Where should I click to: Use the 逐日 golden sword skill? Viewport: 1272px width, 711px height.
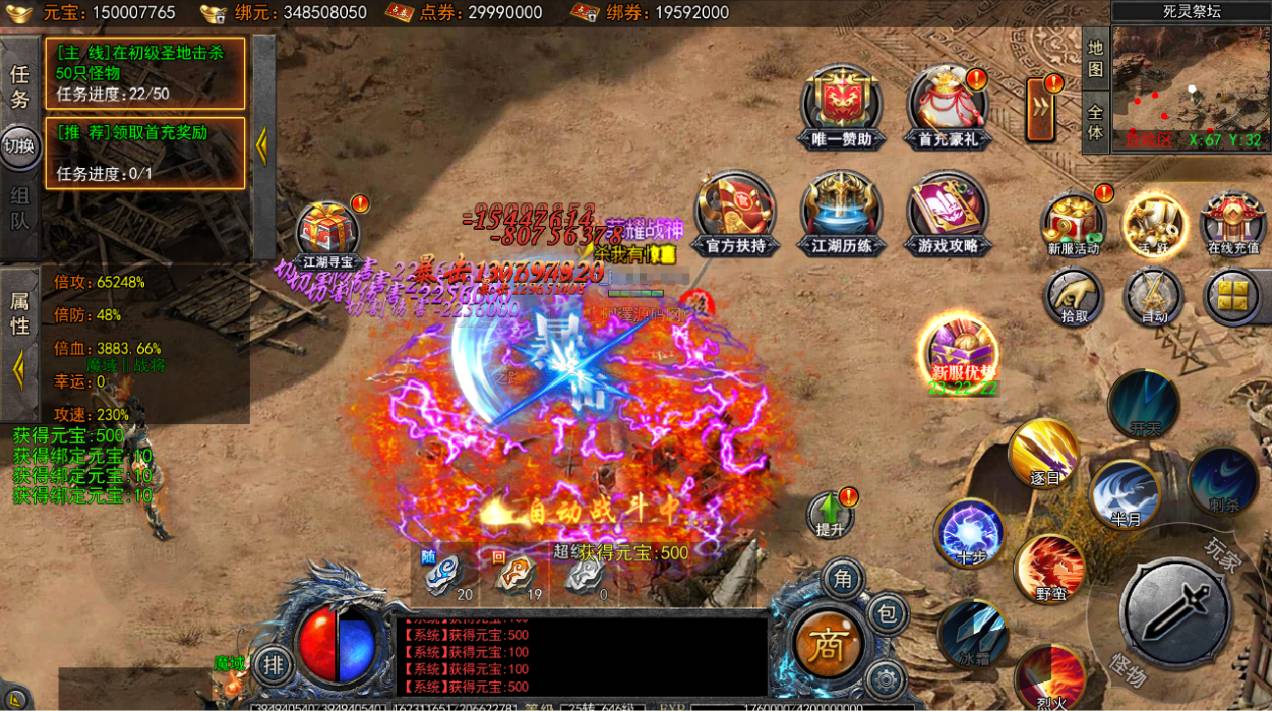(x=1044, y=453)
